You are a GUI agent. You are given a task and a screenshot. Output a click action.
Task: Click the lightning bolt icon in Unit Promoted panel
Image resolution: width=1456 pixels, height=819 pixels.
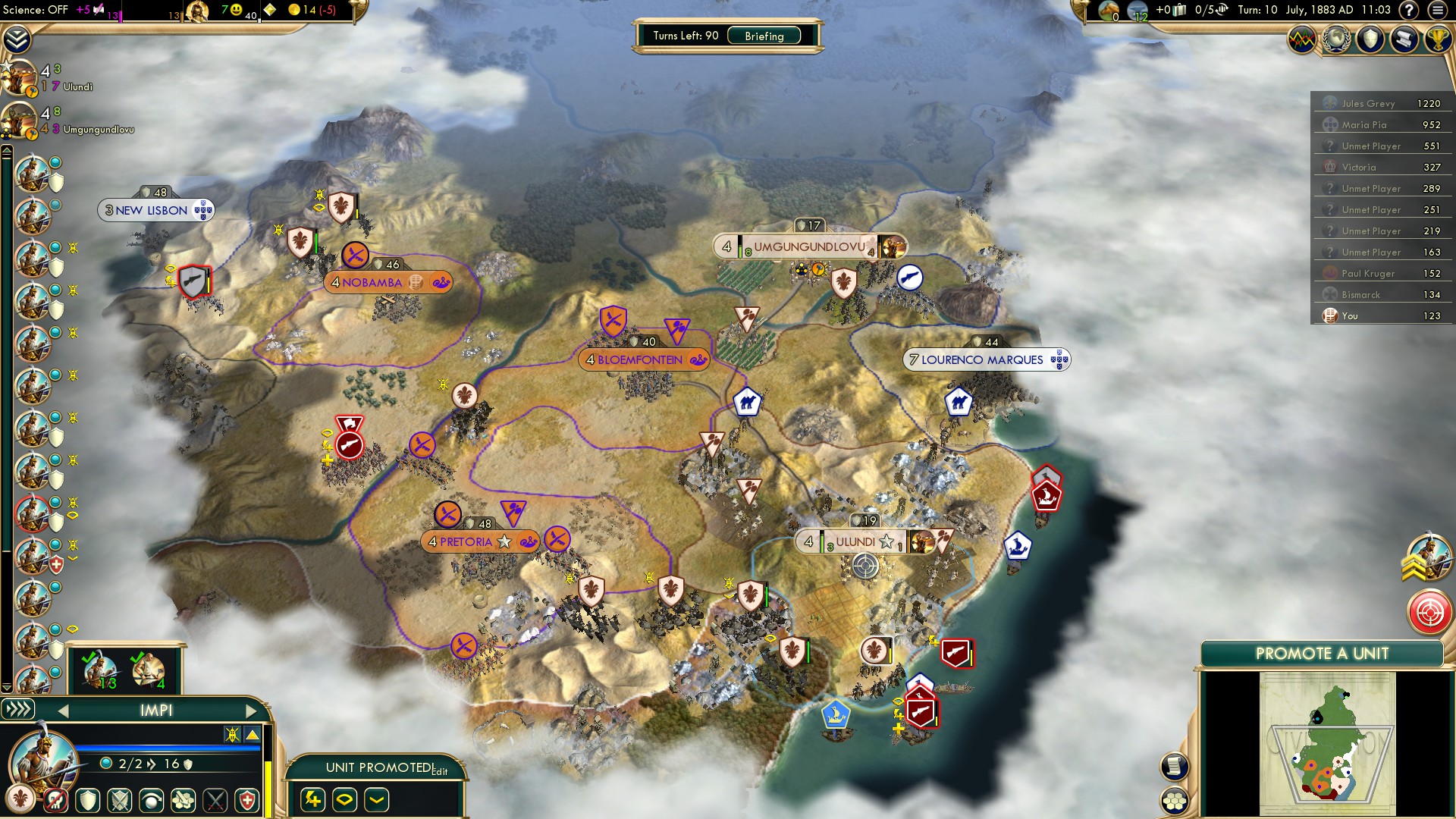tap(313, 801)
